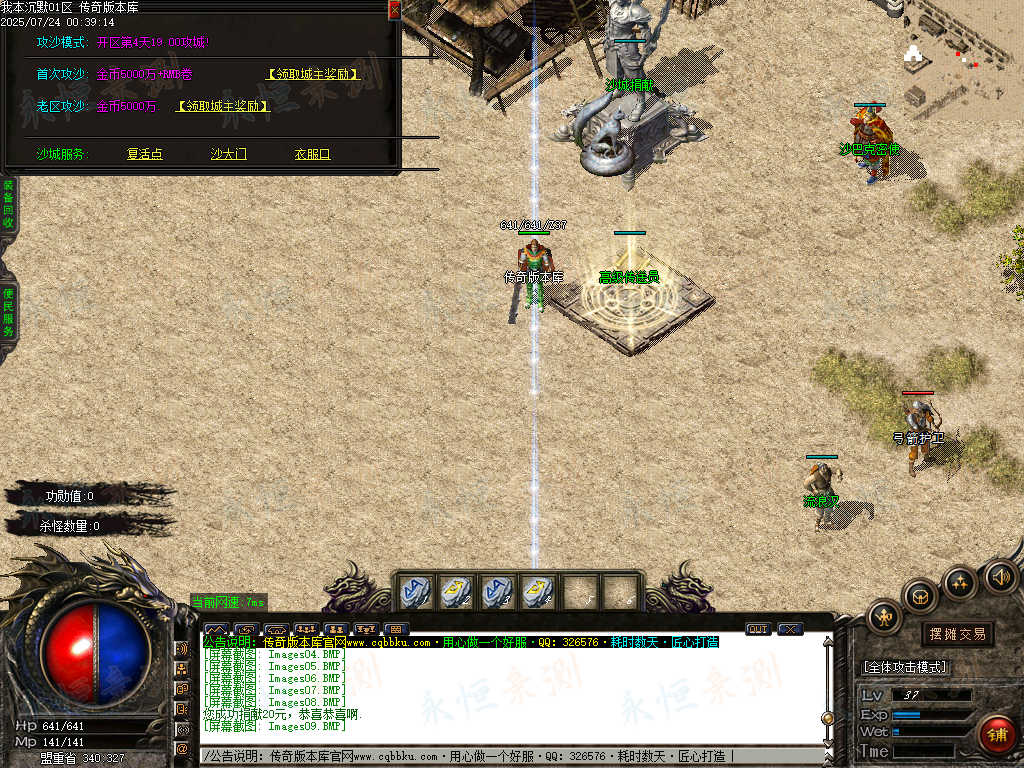Image resolution: width=1024 pixels, height=768 pixels.
Task: Close the chat with its X button
Action: pos(790,629)
